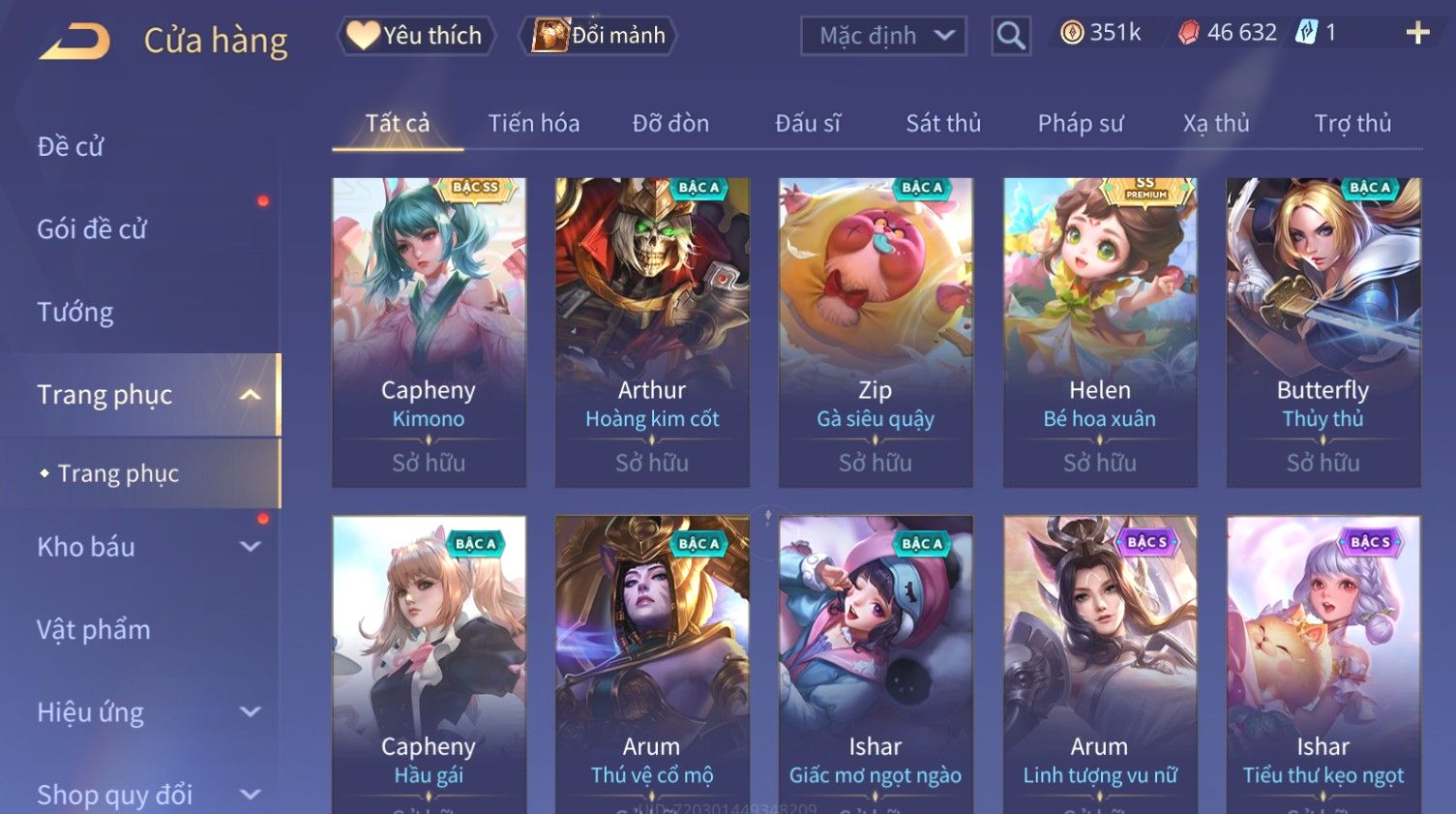Screen dimensions: 1456x814
Task: Add currency with the plus button
Action: (x=1417, y=33)
